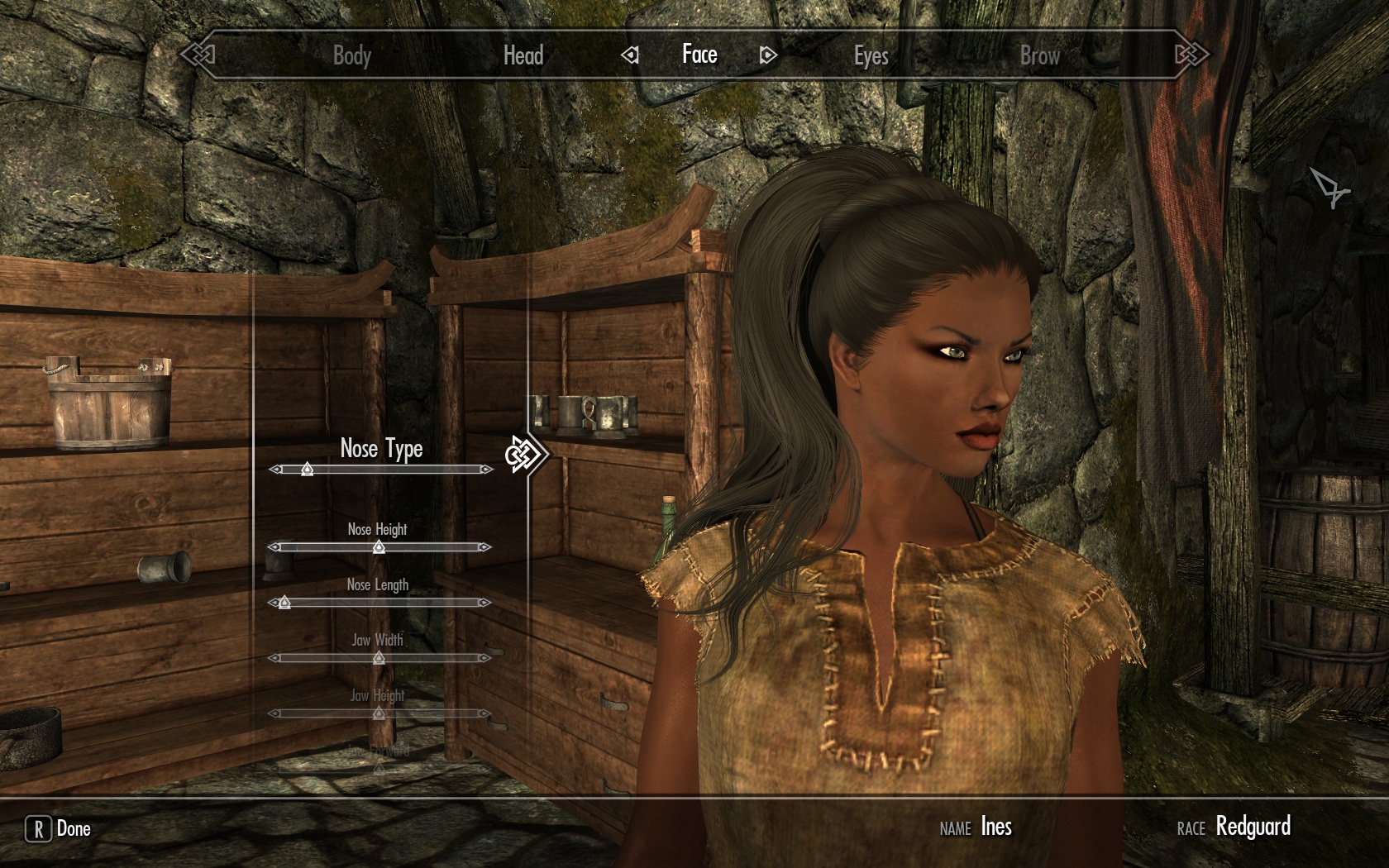The height and width of the screenshot is (868, 1389).
Task: Decrease Jaw Height using its left arrow
Action: point(273,713)
